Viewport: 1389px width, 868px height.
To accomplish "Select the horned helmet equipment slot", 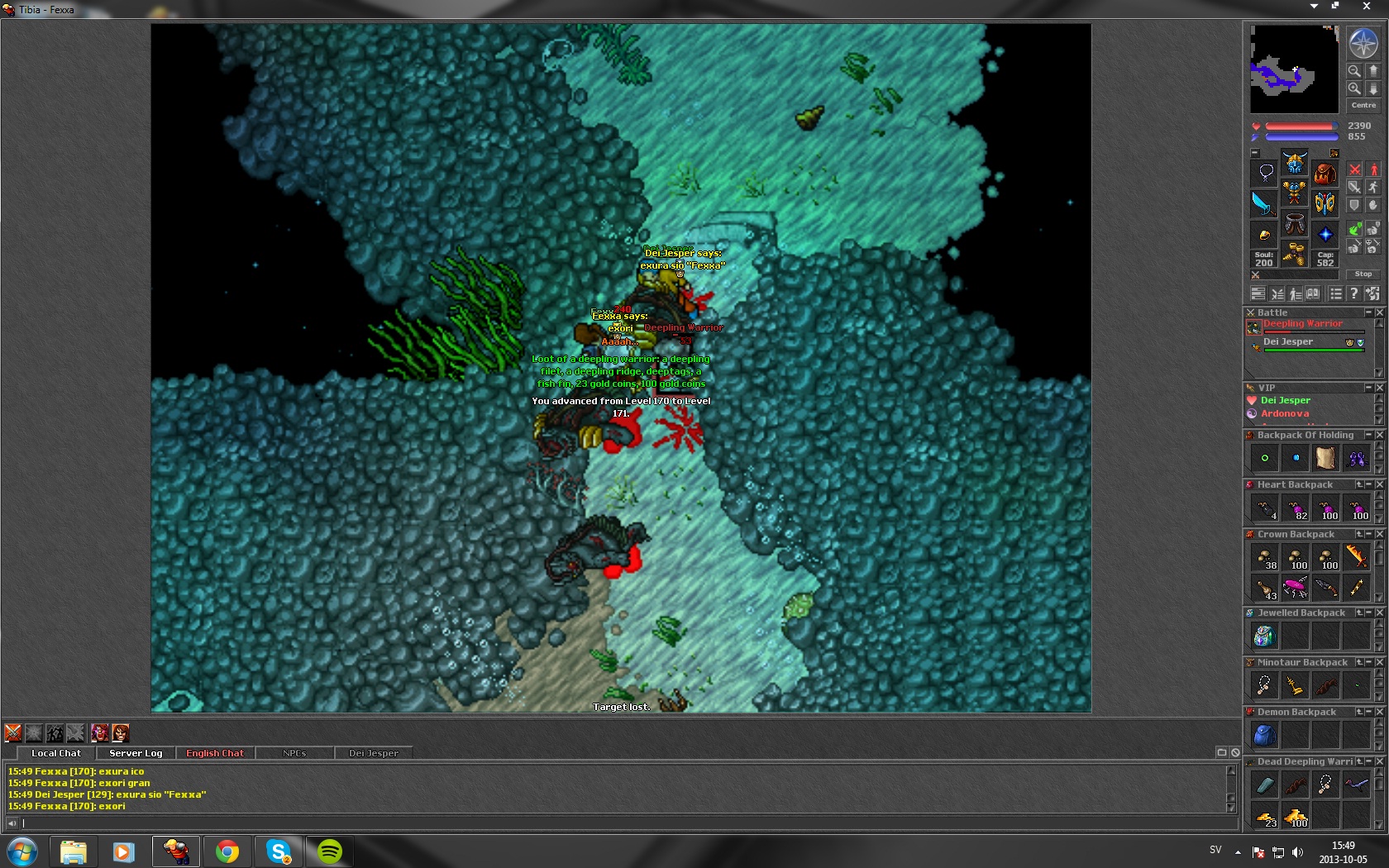I will [1295, 163].
